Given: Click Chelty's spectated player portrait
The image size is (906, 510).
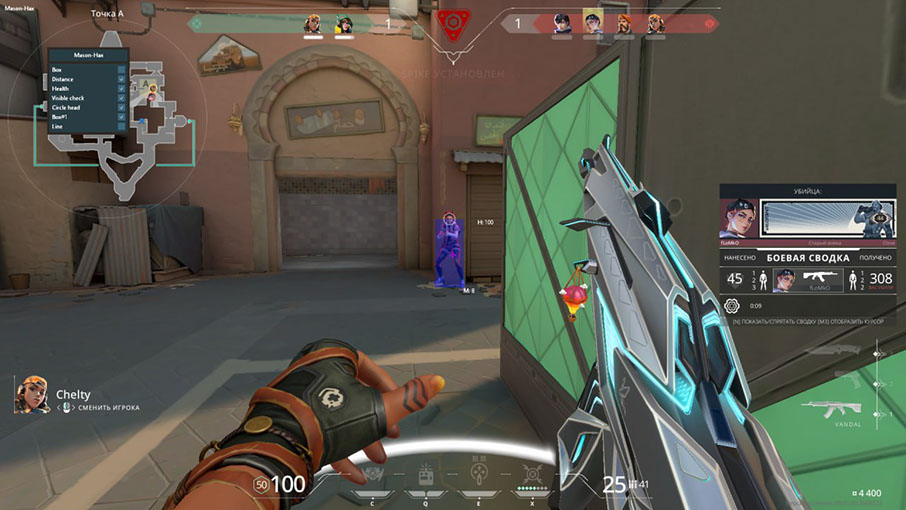Looking at the screenshot, I should (32, 394).
